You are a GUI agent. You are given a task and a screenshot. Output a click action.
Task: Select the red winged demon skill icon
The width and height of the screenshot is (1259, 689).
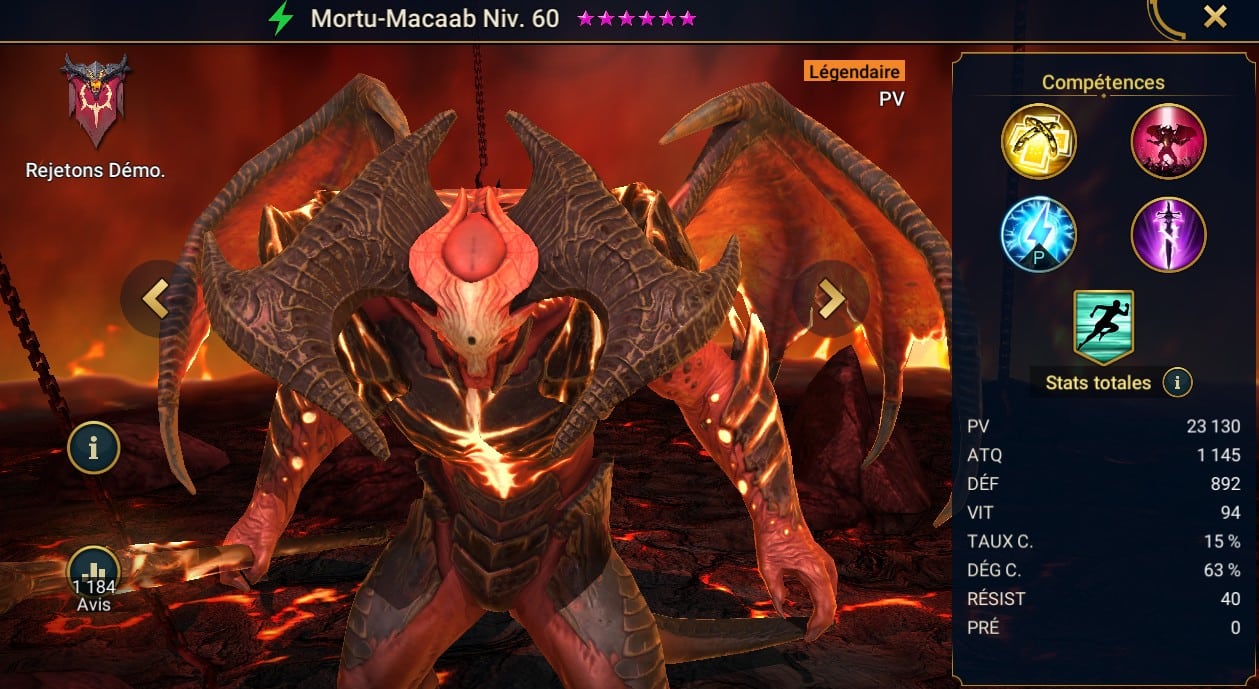click(1168, 141)
